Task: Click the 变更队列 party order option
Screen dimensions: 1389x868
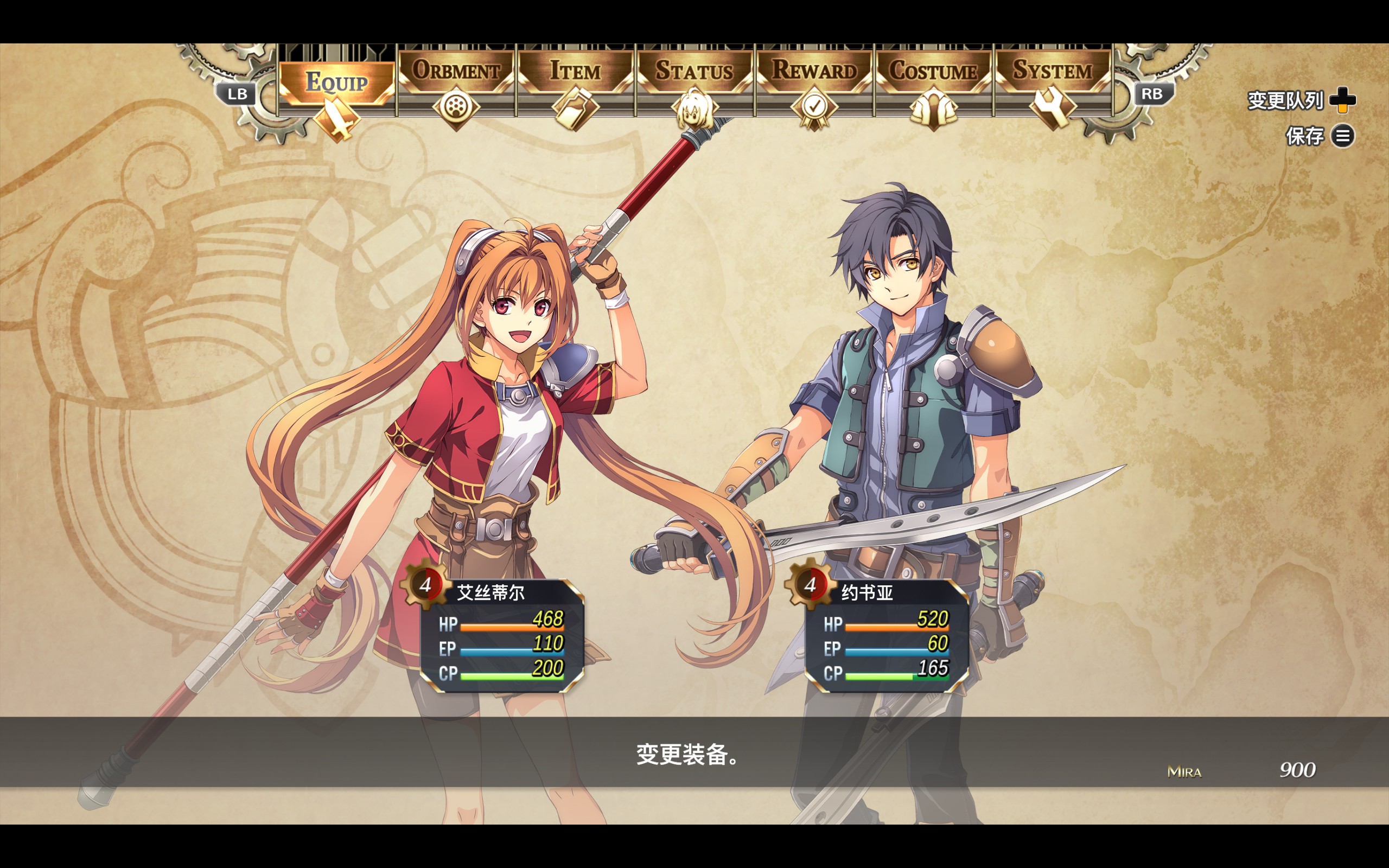Action: point(1301,100)
